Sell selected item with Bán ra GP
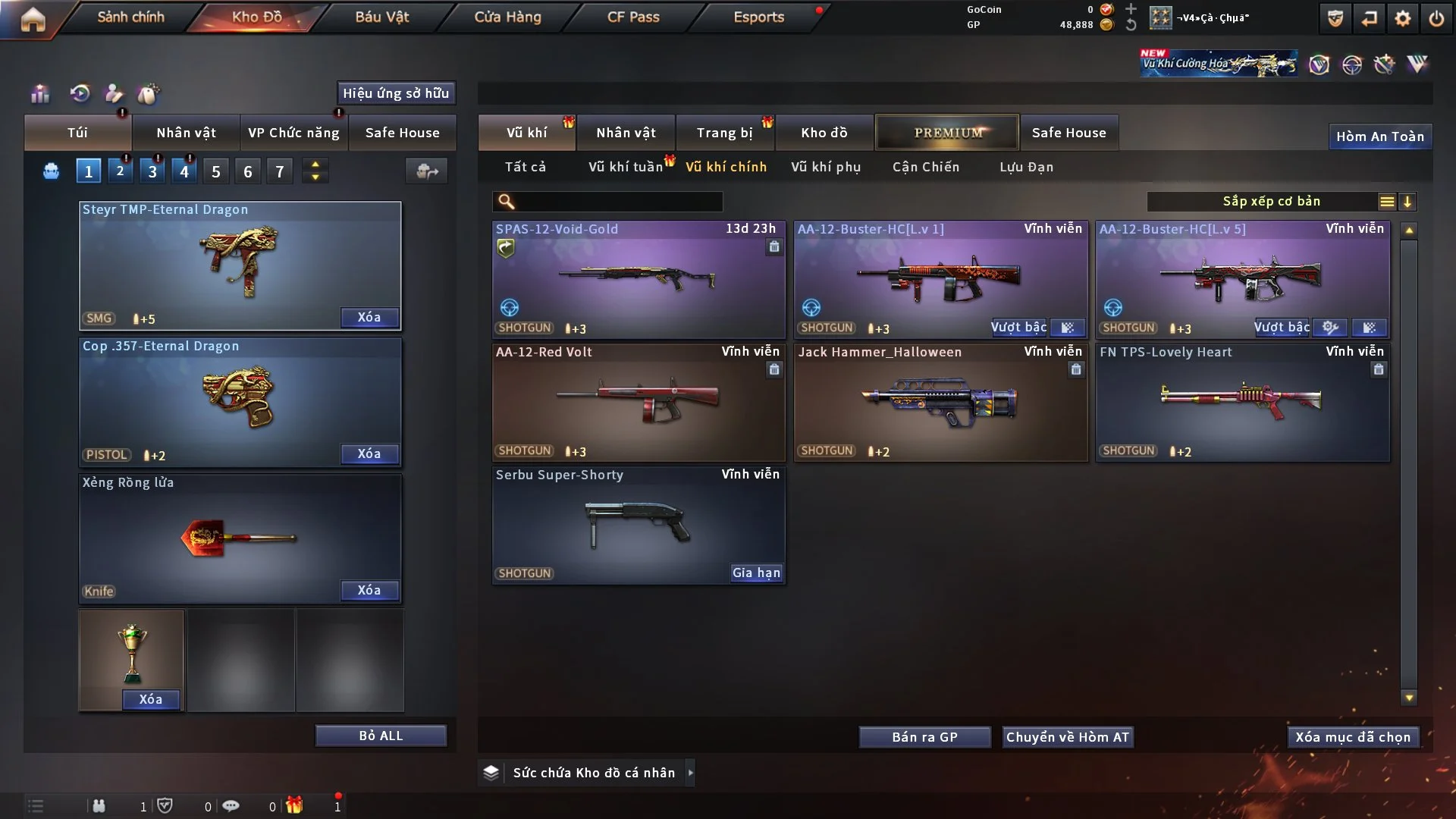Screen dimensions: 1456x819 (924, 737)
